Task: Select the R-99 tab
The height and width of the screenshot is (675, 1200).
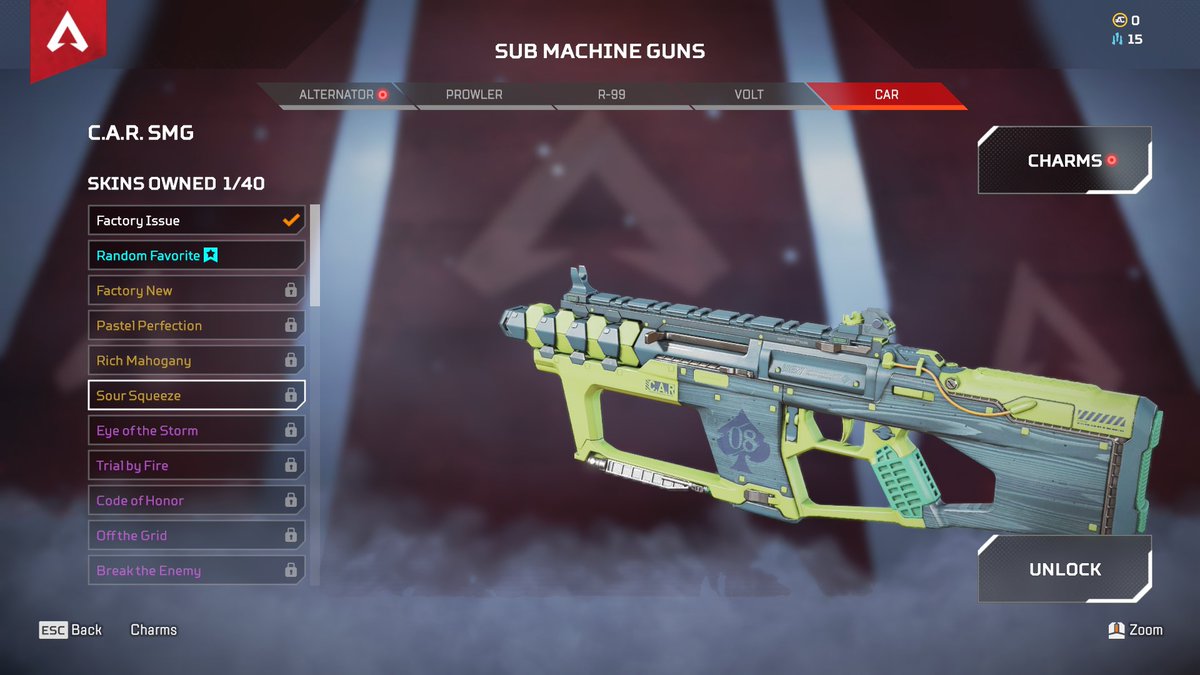Action: [x=611, y=95]
